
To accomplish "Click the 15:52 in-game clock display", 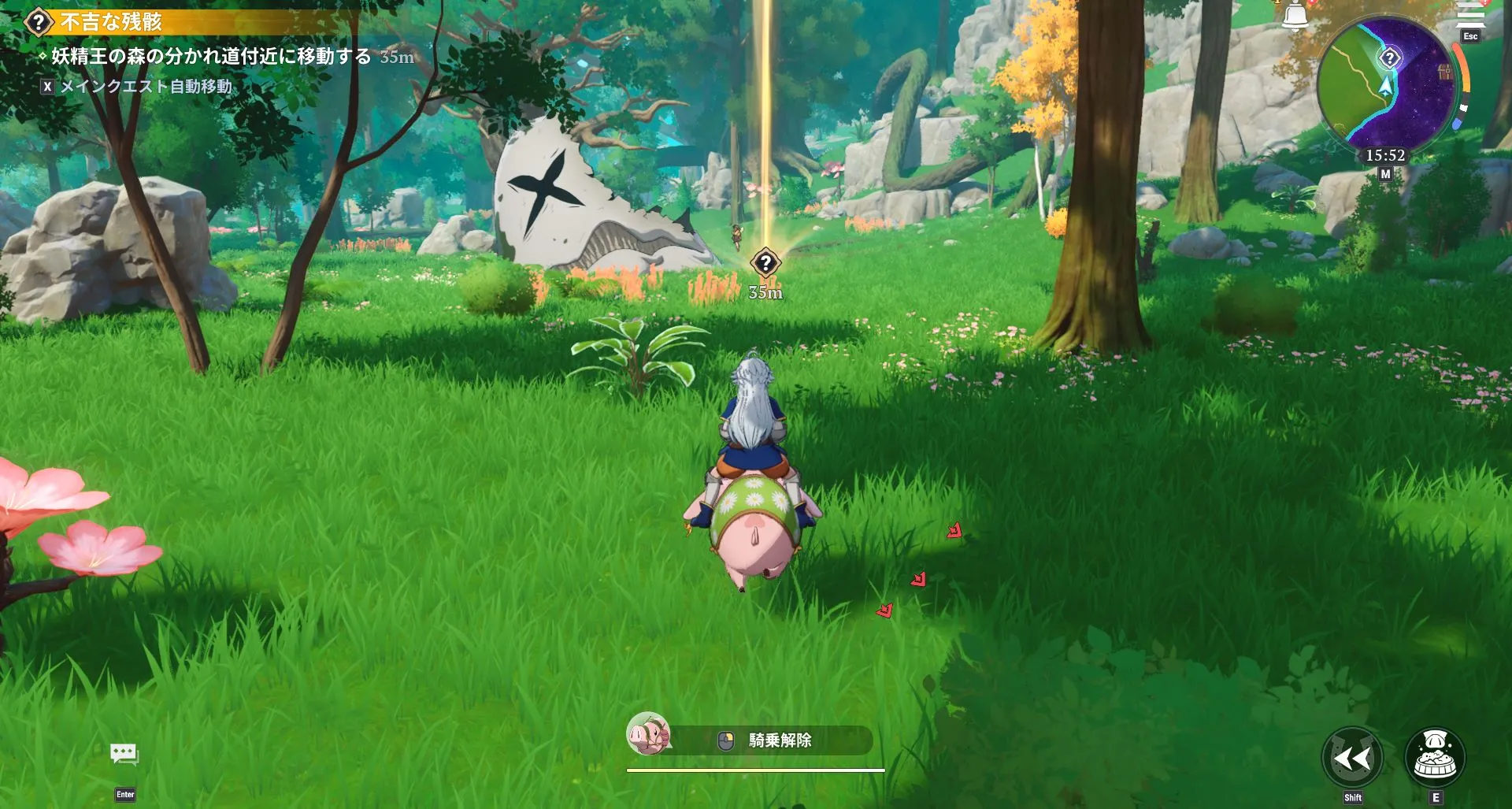I will coord(1384,155).
